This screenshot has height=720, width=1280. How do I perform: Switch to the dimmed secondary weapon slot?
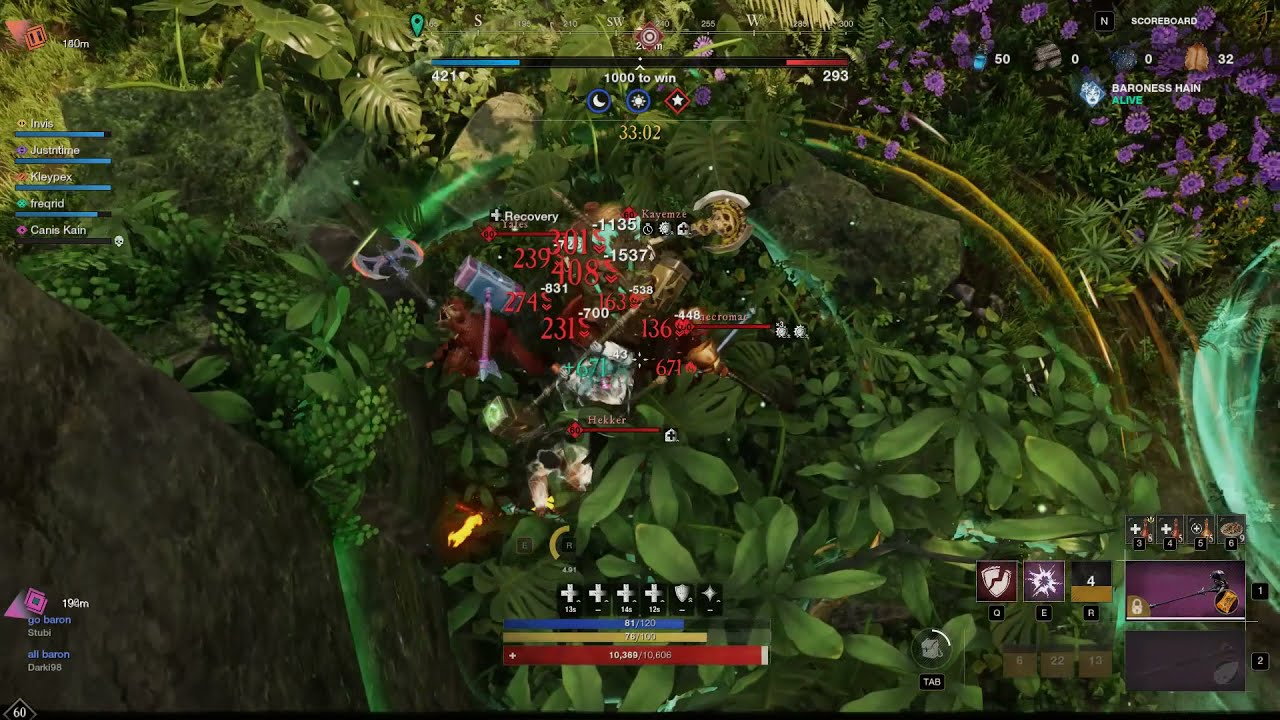point(1185,661)
